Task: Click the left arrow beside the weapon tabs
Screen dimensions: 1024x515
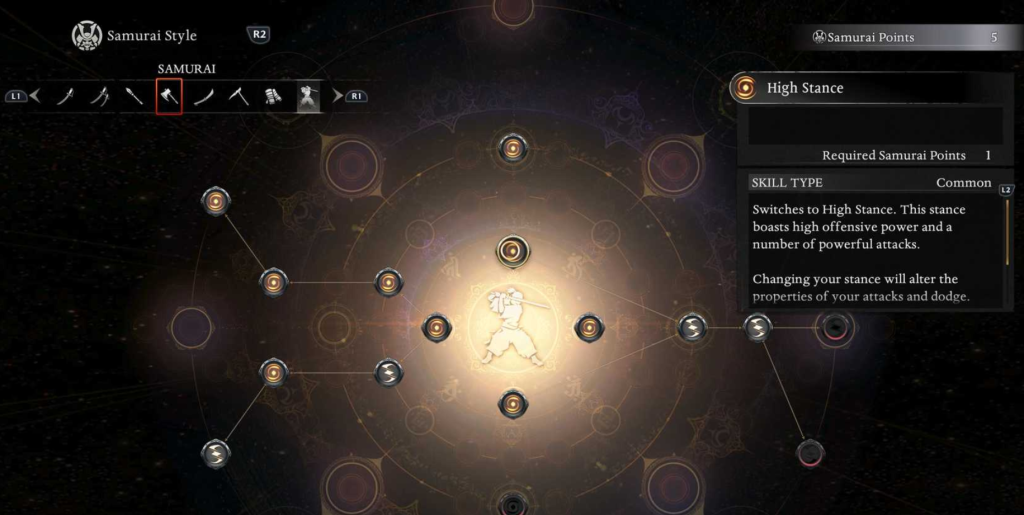Action: (x=35, y=97)
